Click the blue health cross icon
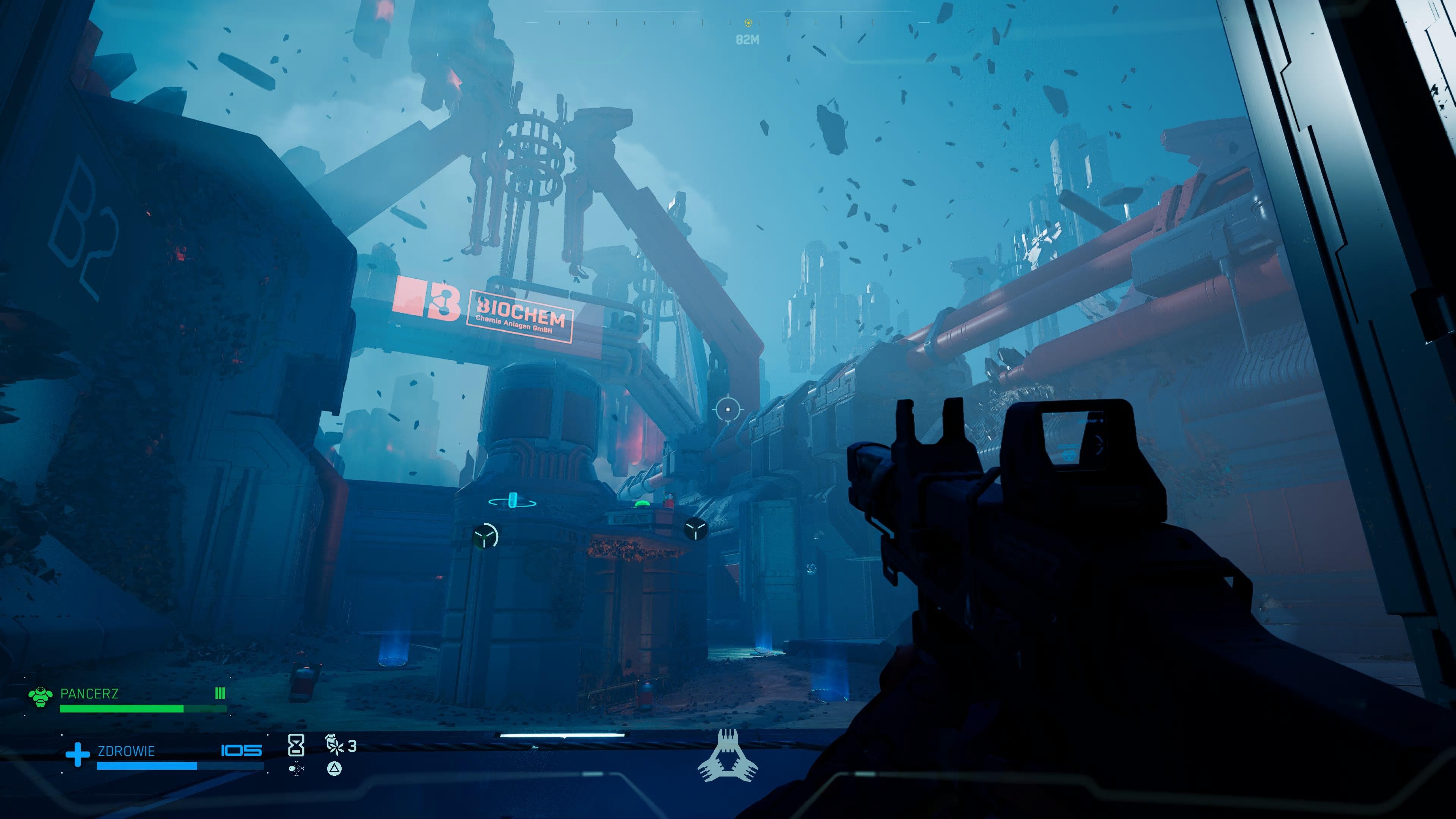Viewport: 1456px width, 819px height. [x=77, y=755]
